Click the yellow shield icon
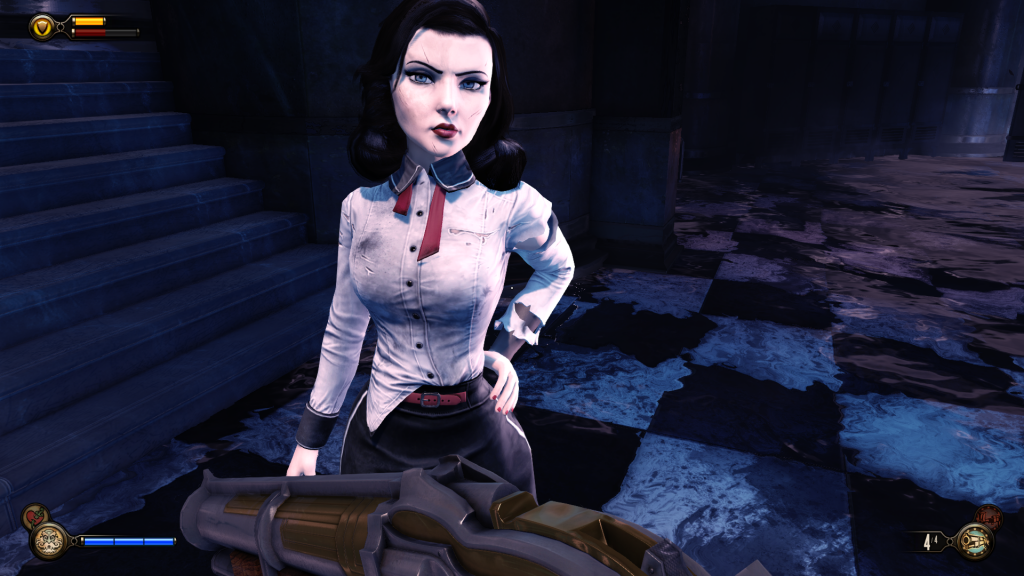Screen dimensions: 1024x576 pos(43,27)
